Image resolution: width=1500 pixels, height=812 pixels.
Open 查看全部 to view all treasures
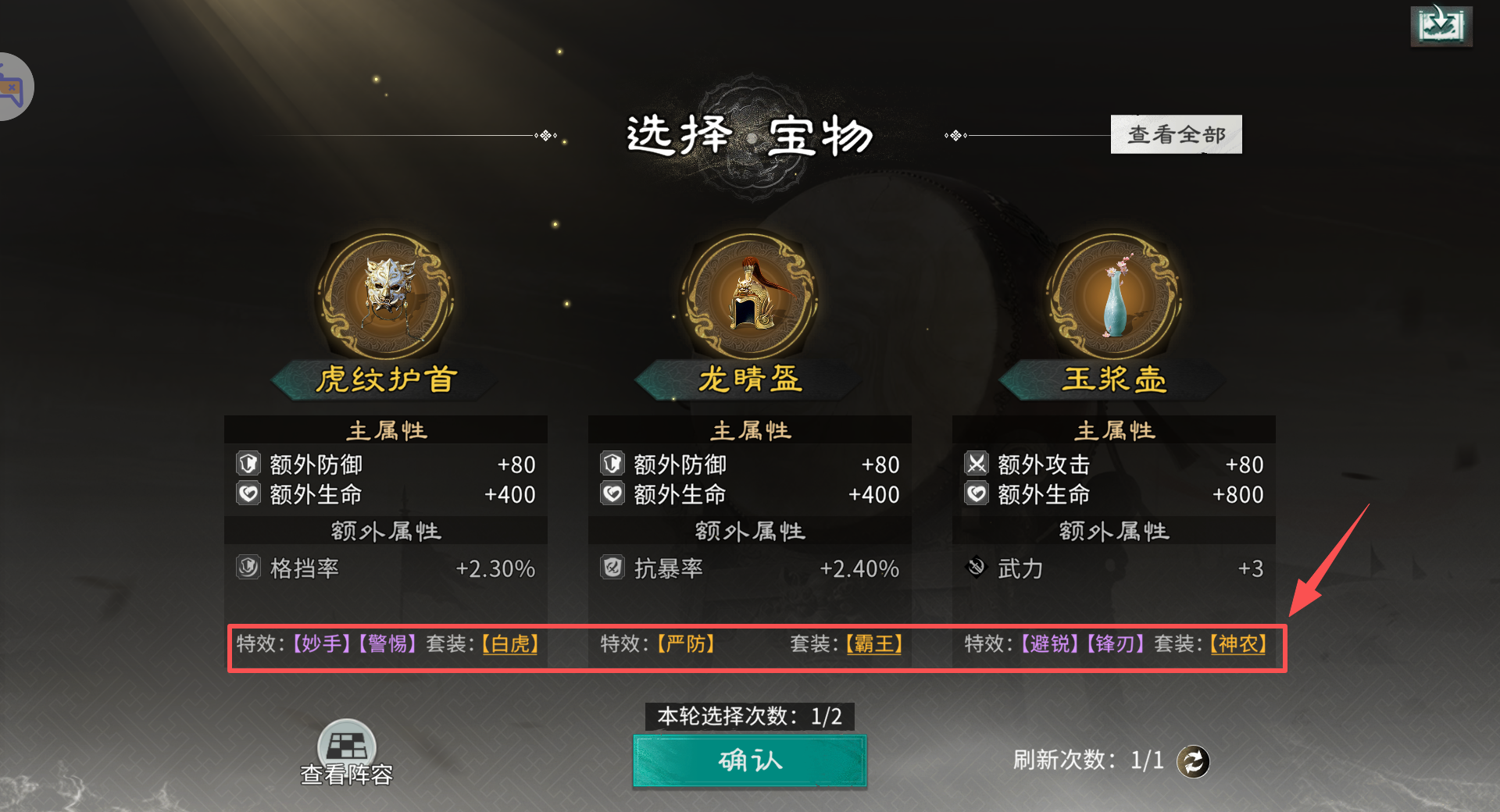coord(1176,134)
